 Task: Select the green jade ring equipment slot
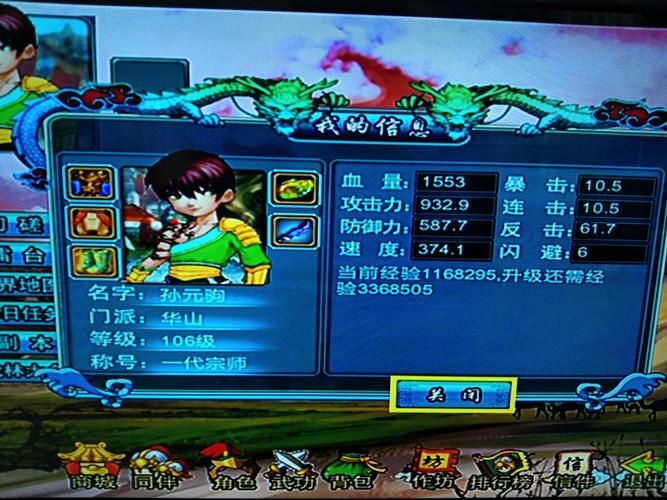[x=293, y=187]
